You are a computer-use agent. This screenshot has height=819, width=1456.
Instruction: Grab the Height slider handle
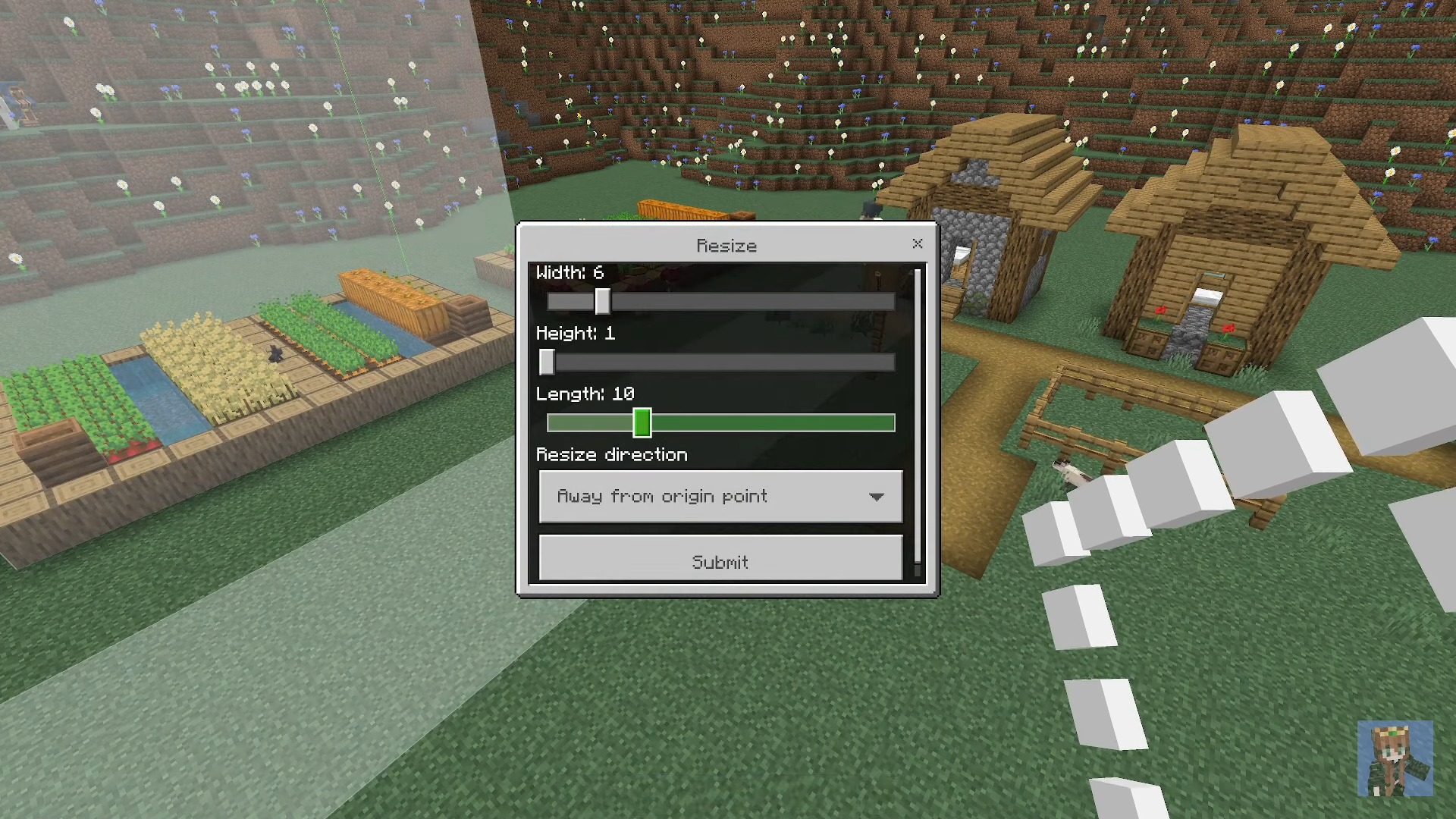pos(547,362)
